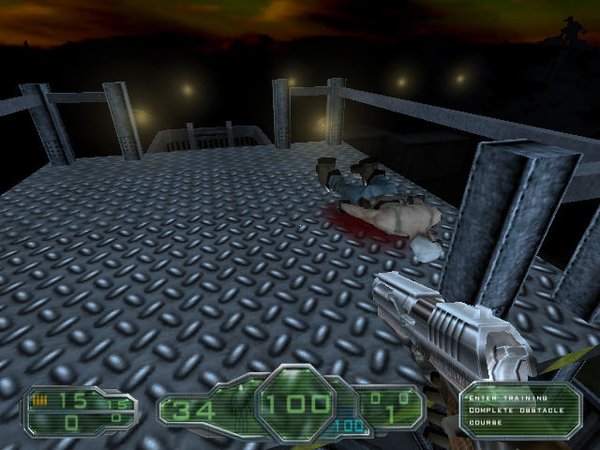Open the mission objectives panel
This screenshot has height=450, width=600.
518,409
